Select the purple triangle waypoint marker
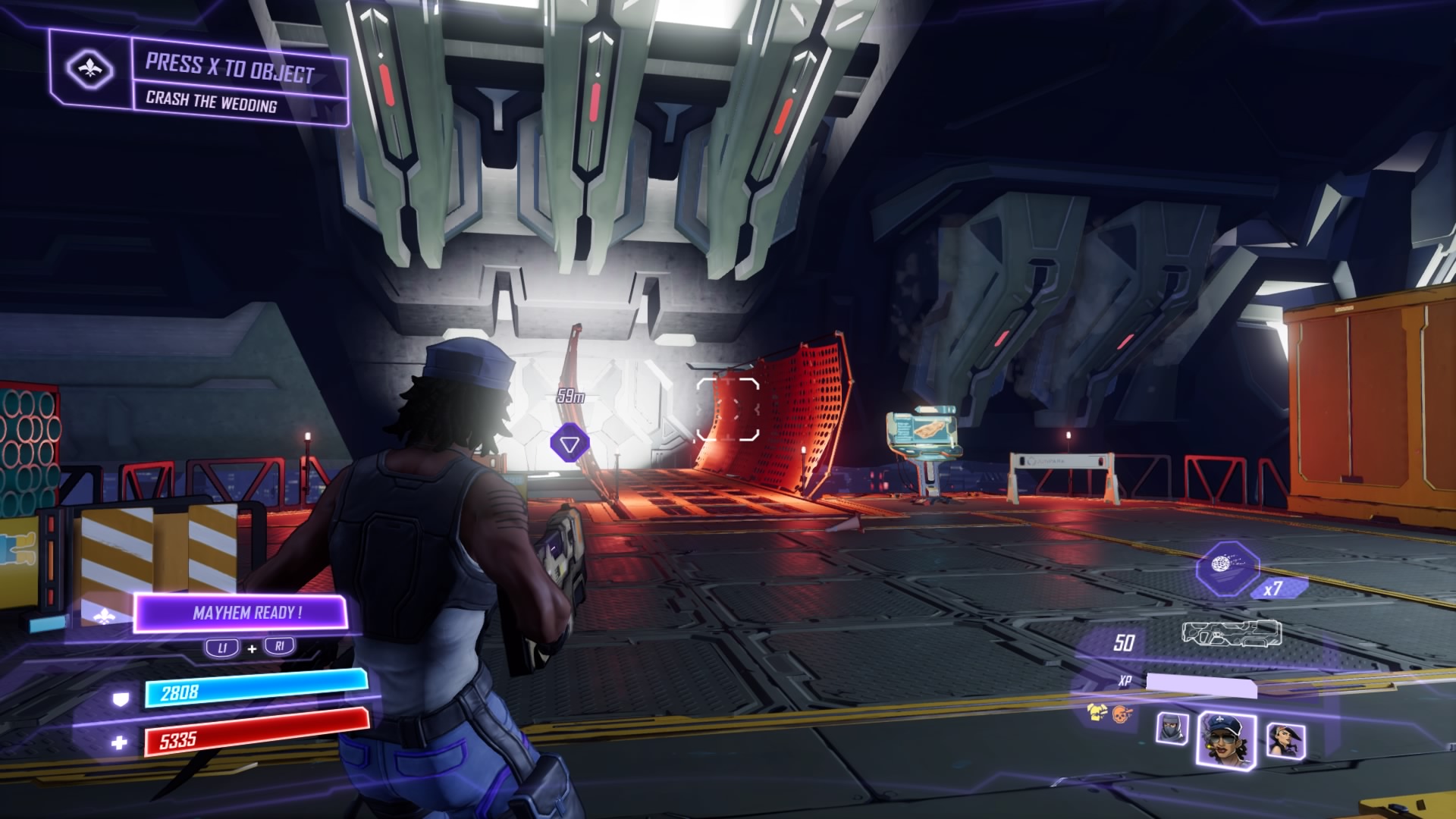The height and width of the screenshot is (819, 1456). (x=569, y=444)
